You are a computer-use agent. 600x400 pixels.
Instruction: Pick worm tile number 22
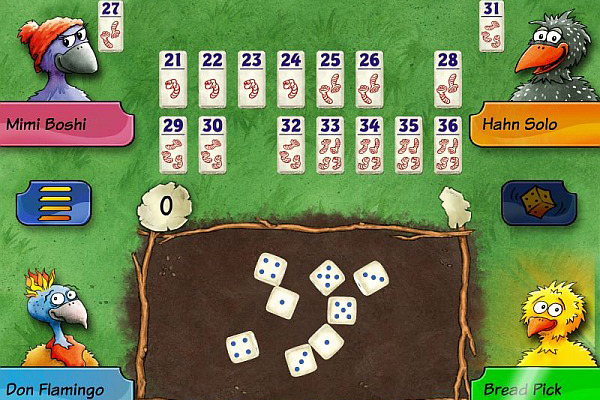pyautogui.click(x=211, y=76)
